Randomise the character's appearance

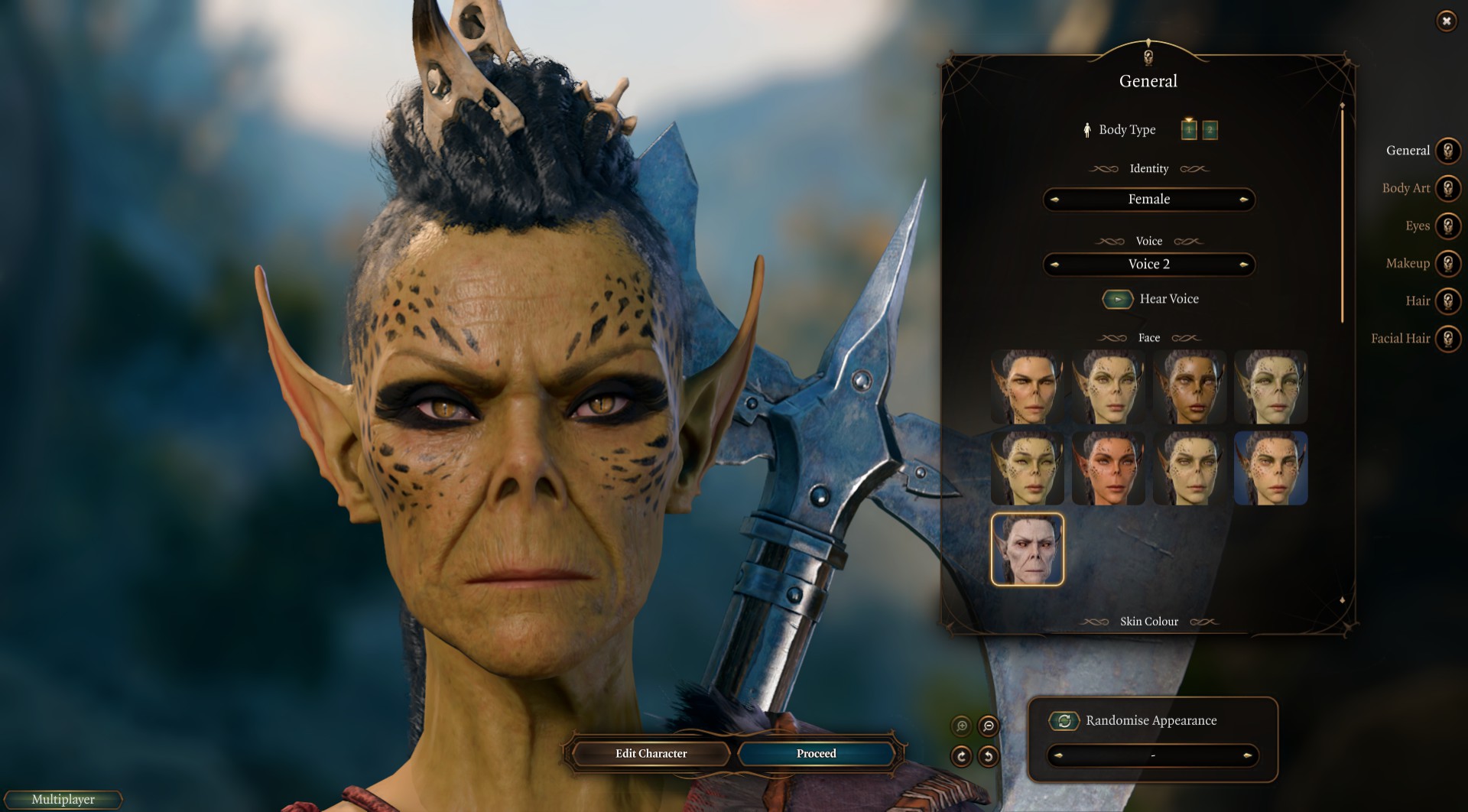[1064, 720]
